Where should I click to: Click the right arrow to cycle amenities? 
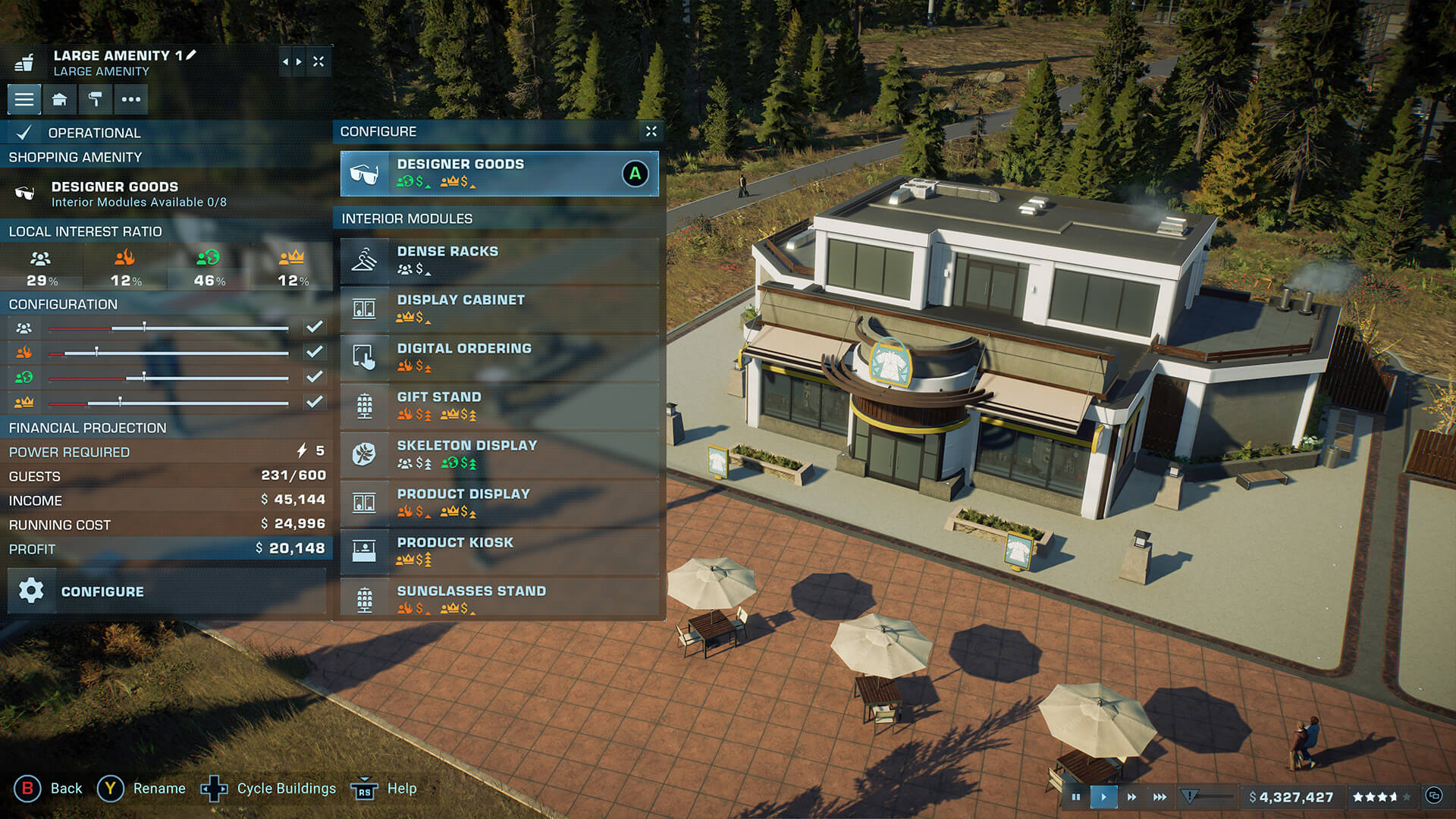pyautogui.click(x=297, y=61)
